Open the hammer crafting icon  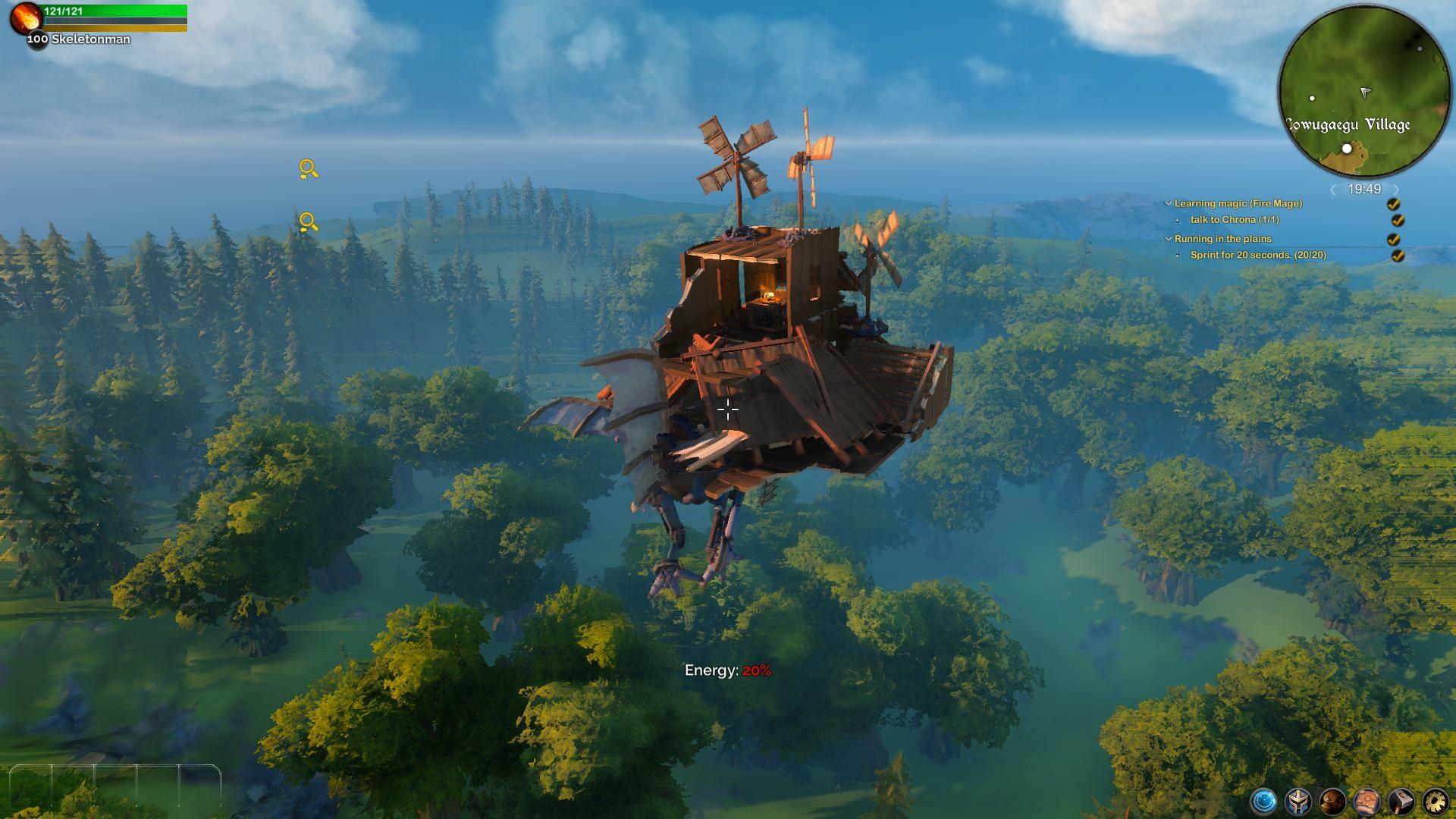click(1403, 801)
